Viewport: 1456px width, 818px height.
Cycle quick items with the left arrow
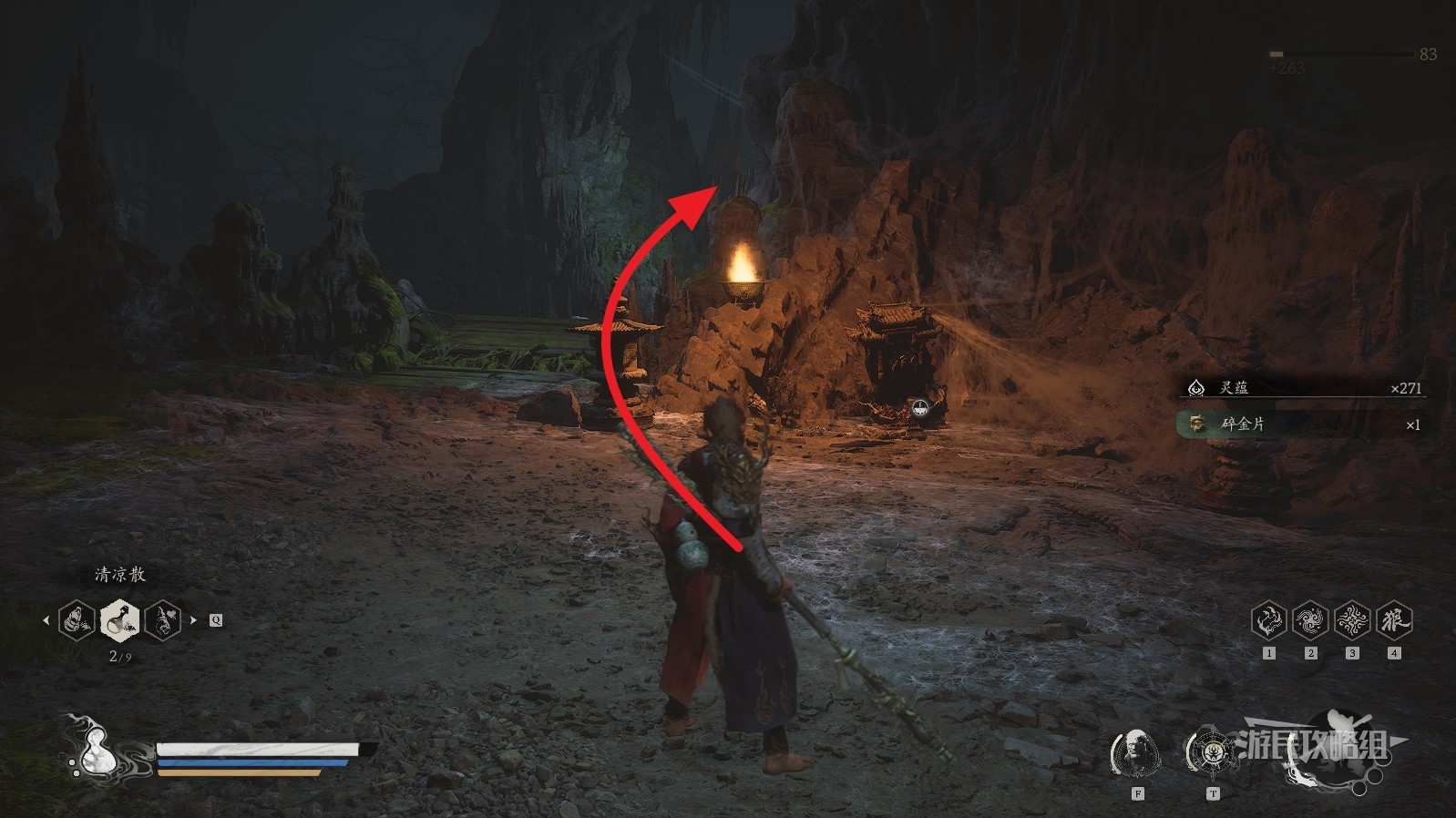46,620
